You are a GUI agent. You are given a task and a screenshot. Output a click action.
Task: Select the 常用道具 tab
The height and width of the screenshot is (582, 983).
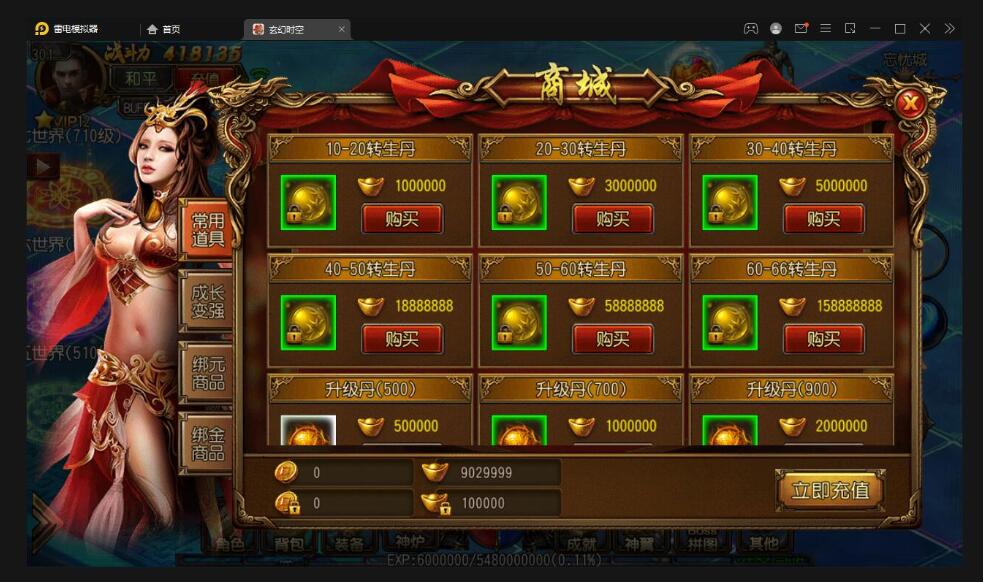pos(208,229)
